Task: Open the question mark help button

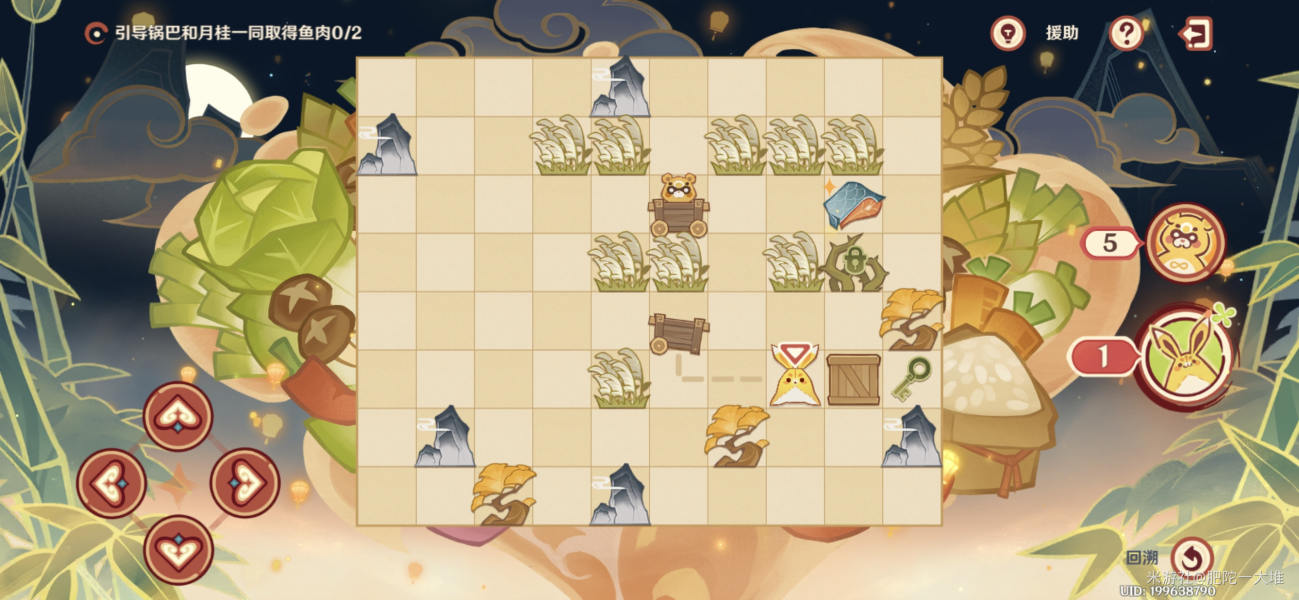Action: 1126,33
